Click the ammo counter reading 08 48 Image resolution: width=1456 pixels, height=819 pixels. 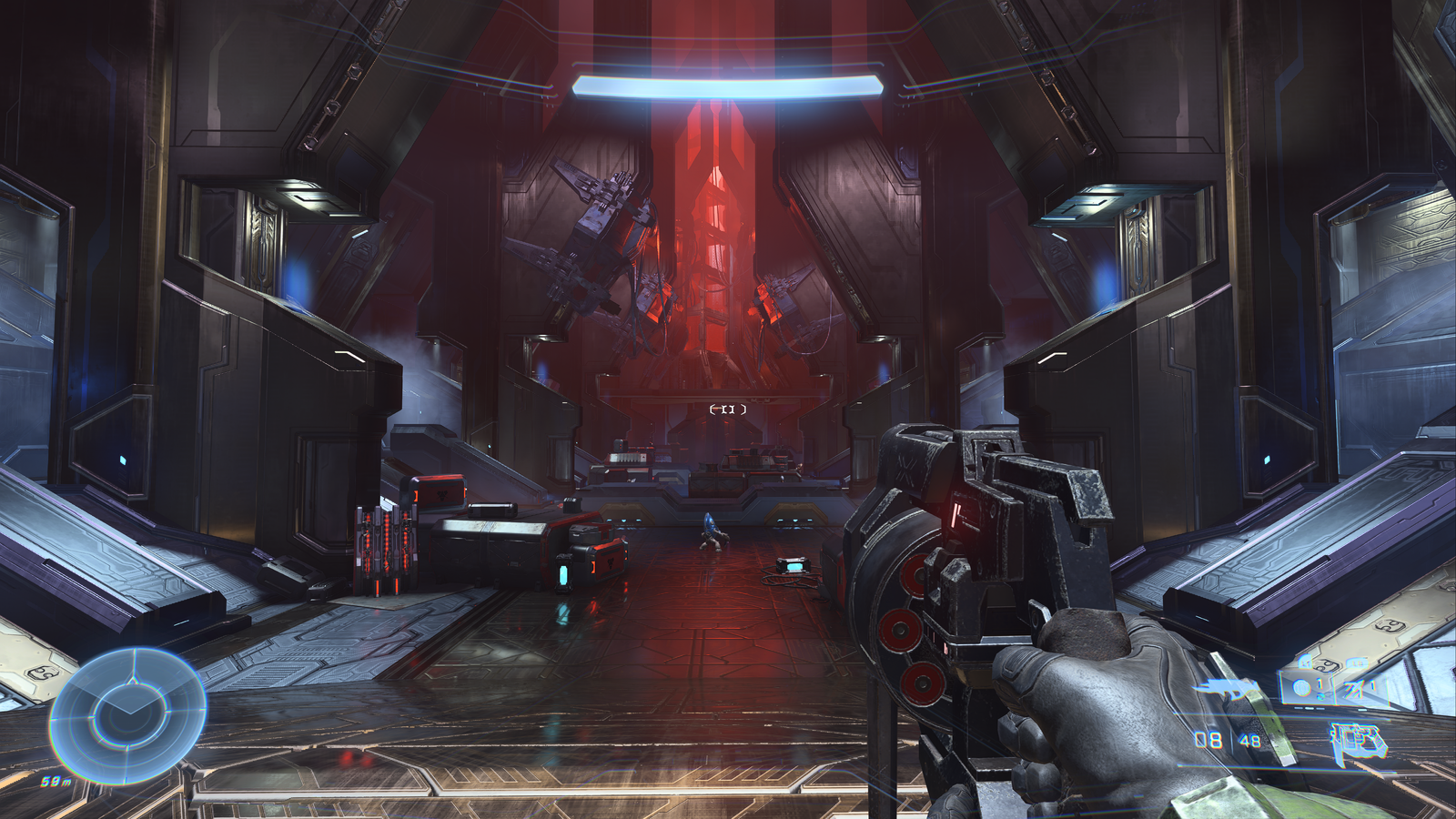pyautogui.click(x=1226, y=738)
